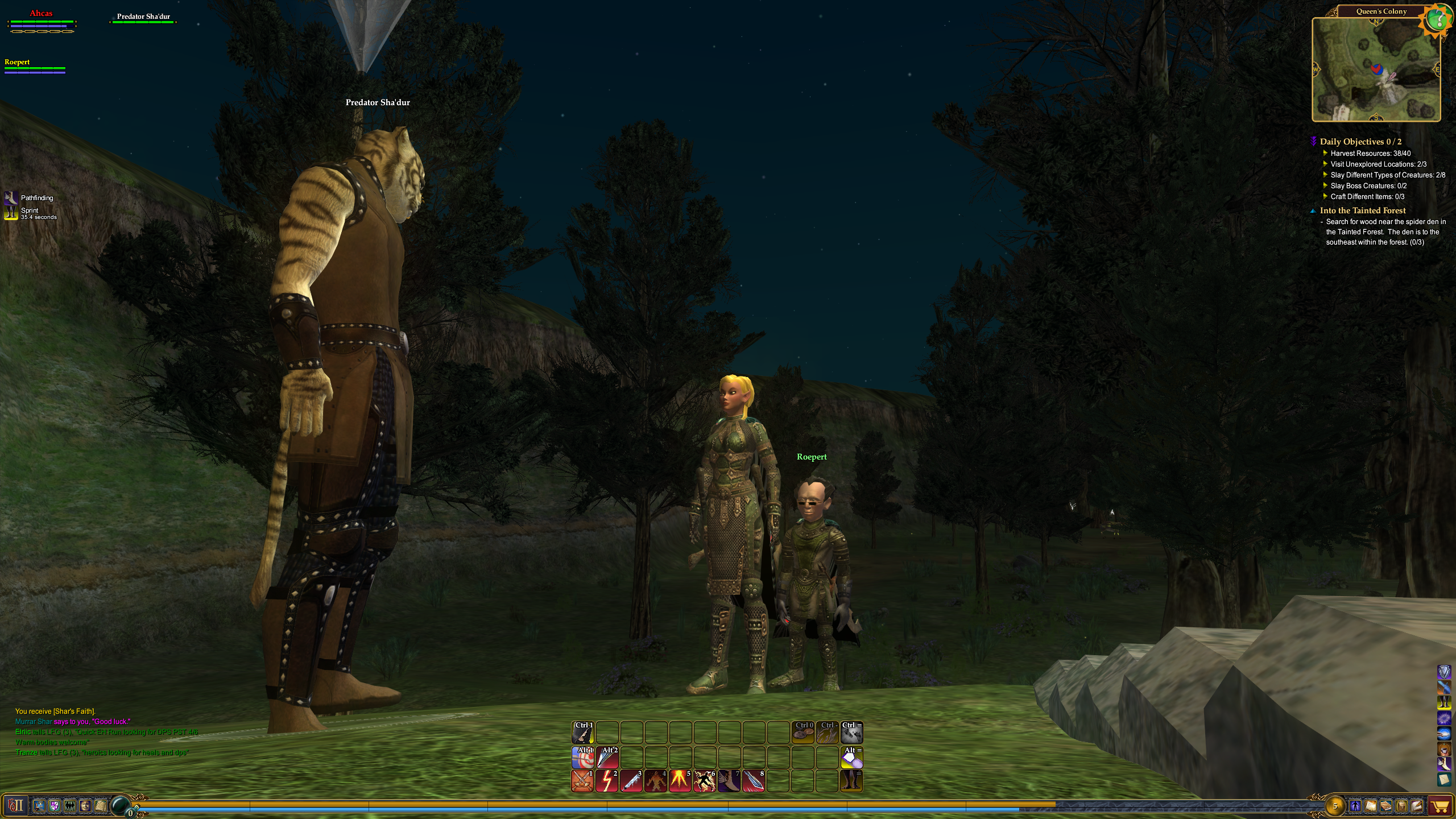Use the blue blade ability in slot 8

point(754,781)
